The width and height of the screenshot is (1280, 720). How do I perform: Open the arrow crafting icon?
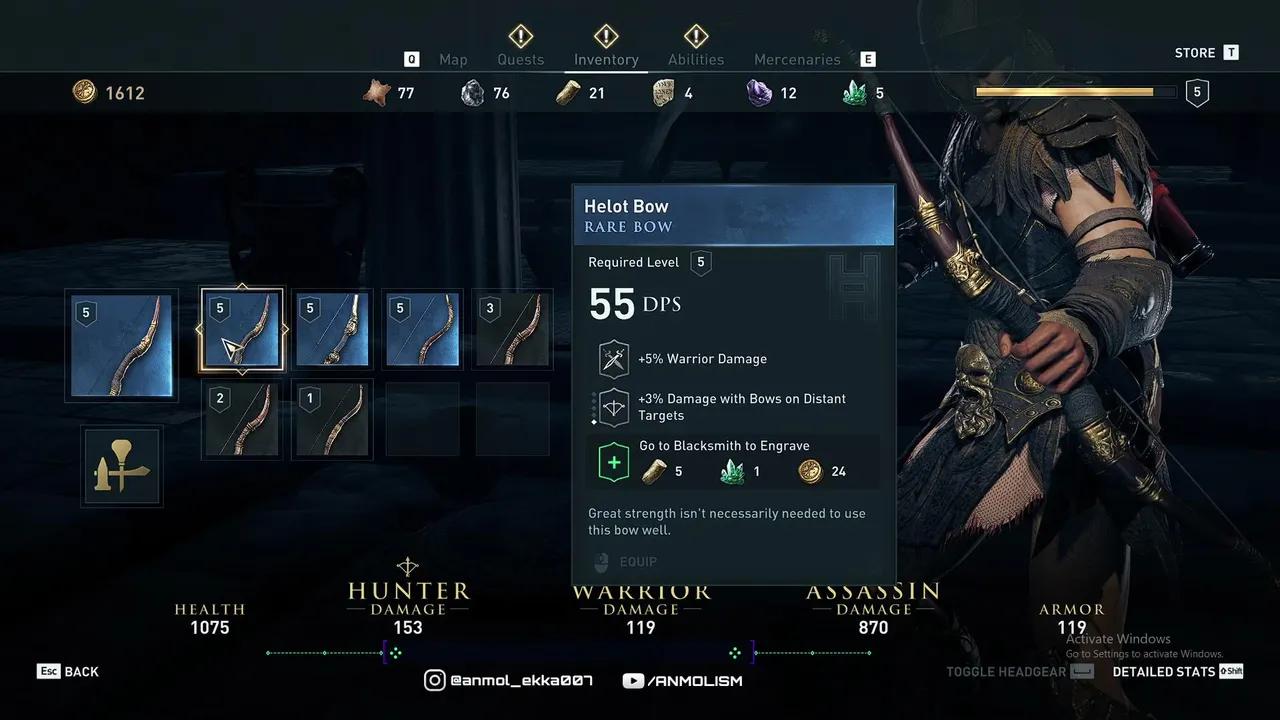tap(122, 465)
